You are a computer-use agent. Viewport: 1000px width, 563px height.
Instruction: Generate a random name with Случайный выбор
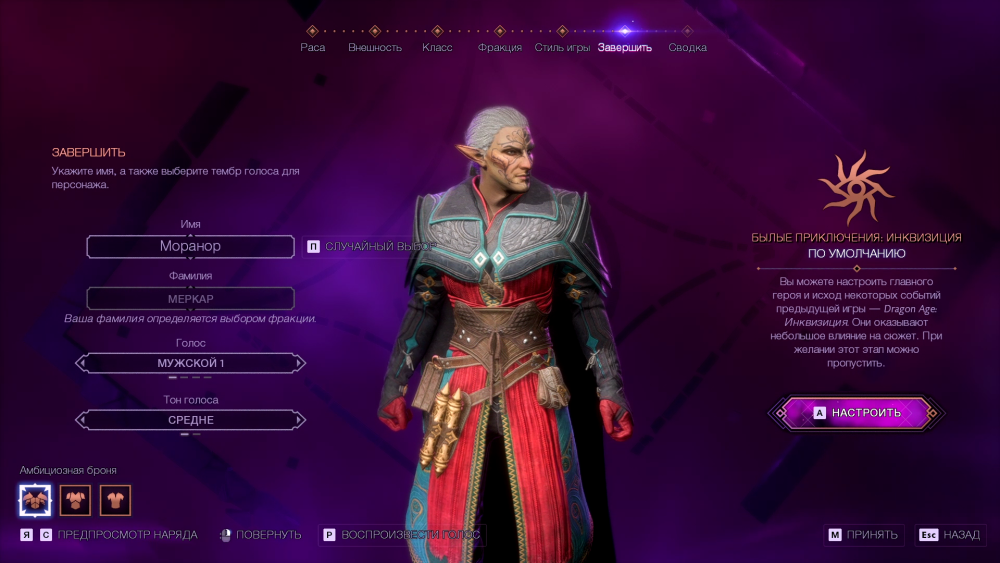(x=370, y=246)
